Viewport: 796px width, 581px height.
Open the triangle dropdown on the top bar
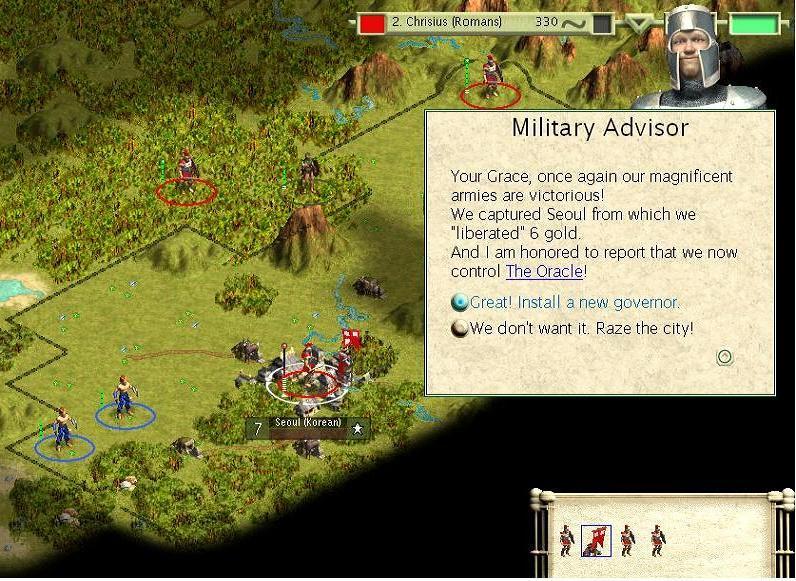tap(636, 23)
